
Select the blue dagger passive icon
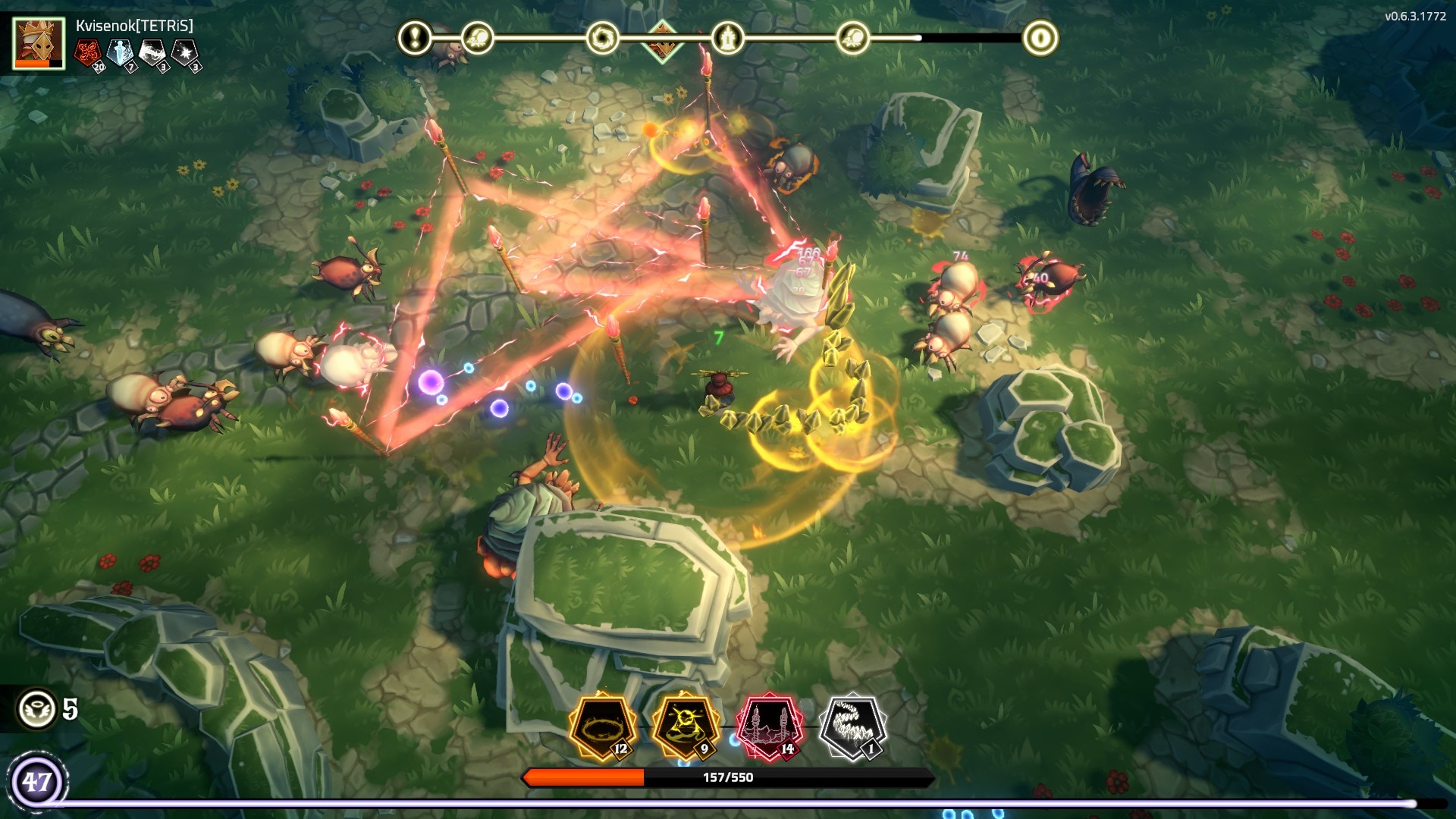click(121, 53)
